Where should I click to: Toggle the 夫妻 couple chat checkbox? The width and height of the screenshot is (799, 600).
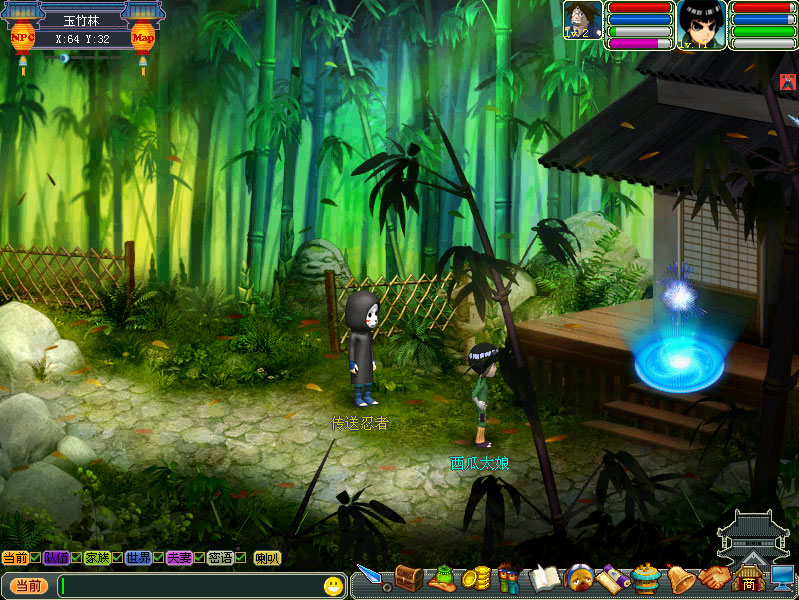[199, 558]
